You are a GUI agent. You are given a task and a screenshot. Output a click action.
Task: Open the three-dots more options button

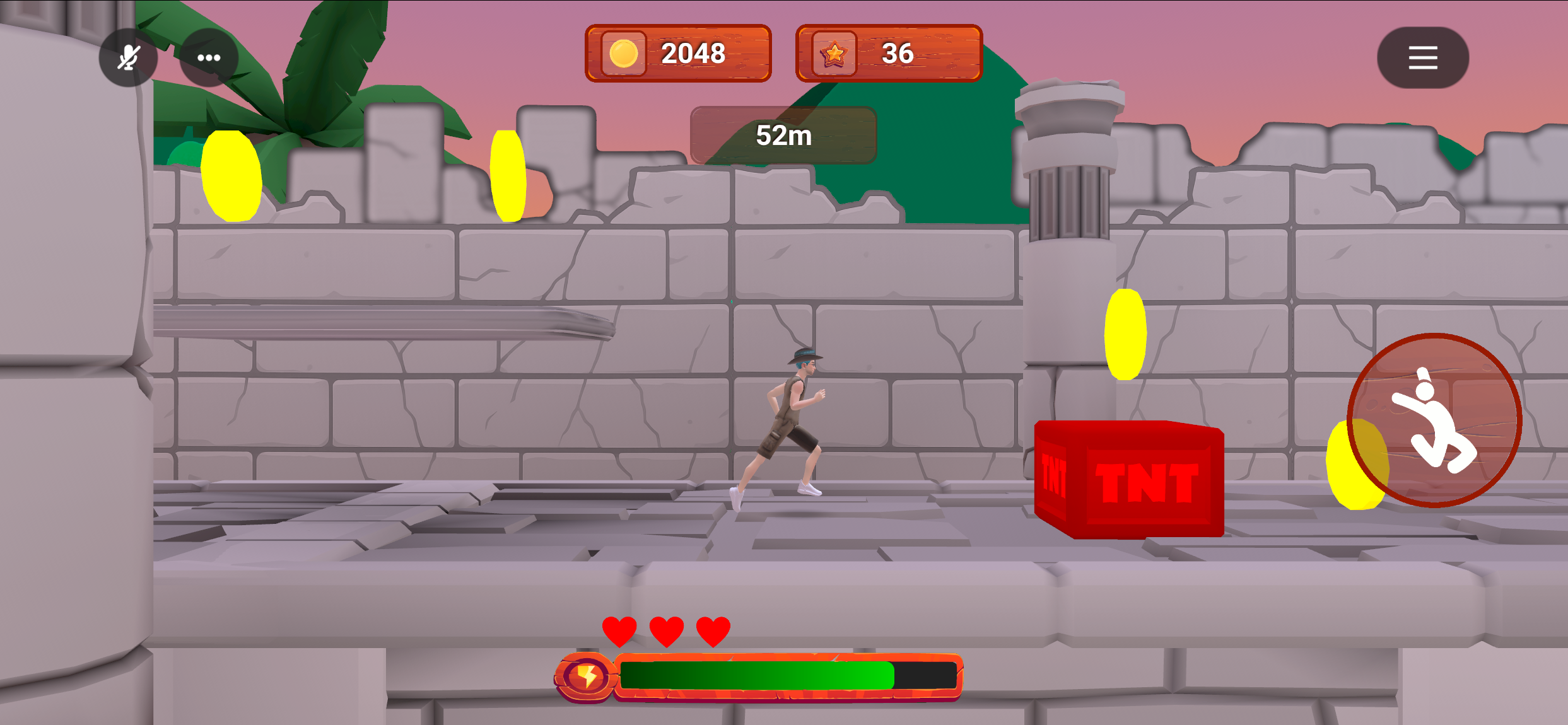click(x=209, y=58)
